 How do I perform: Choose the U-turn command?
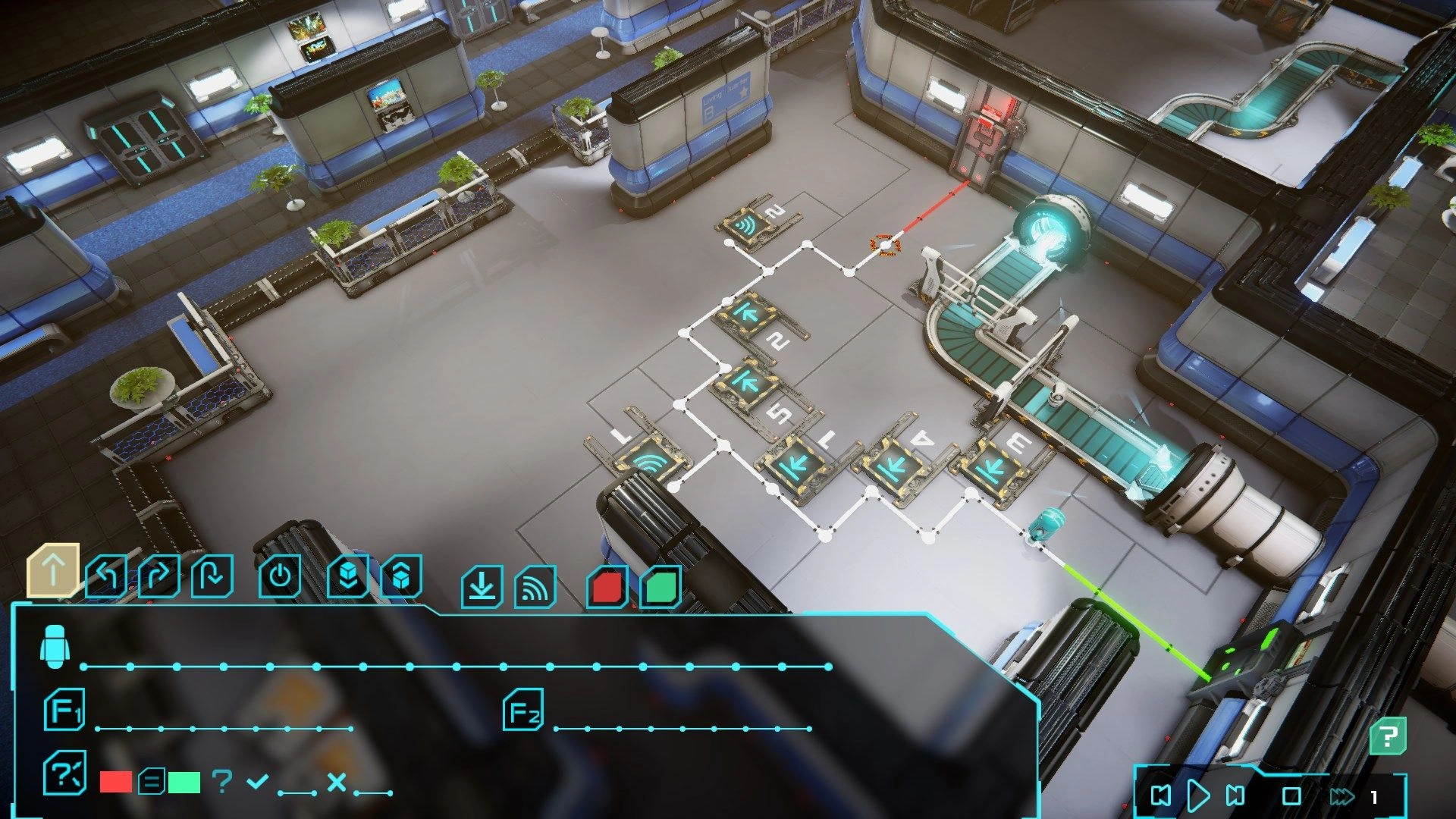click(212, 578)
